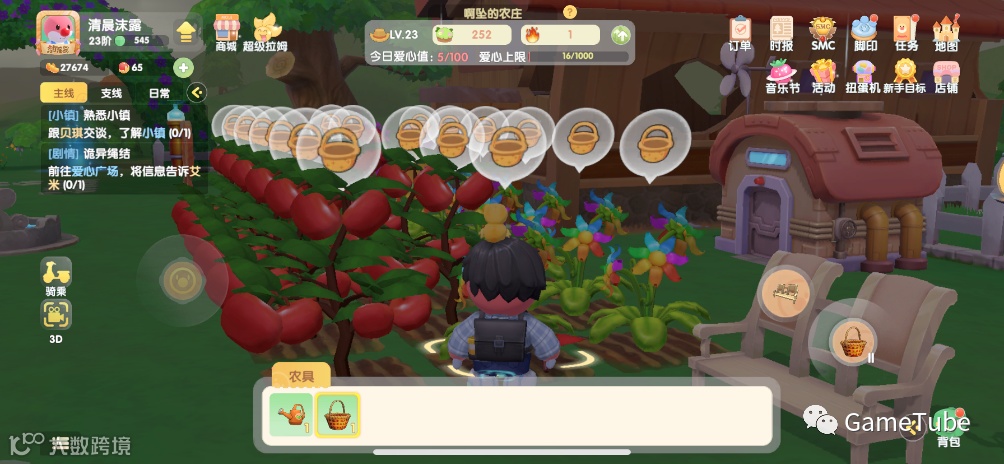This screenshot has height=464, width=1004.
Task: Open the 订单 orders icon
Action: tap(740, 30)
